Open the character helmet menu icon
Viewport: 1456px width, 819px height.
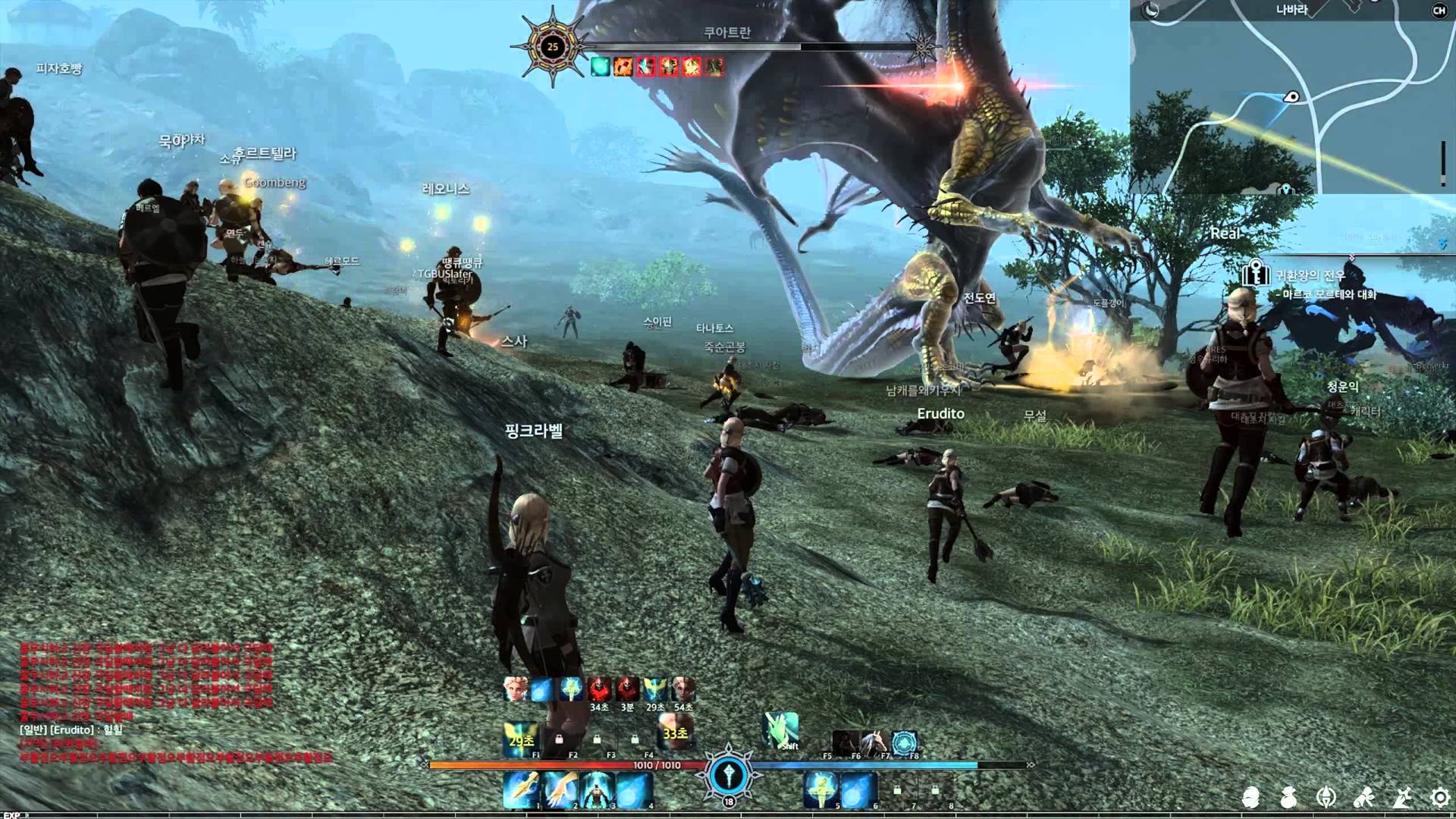pos(1250,797)
